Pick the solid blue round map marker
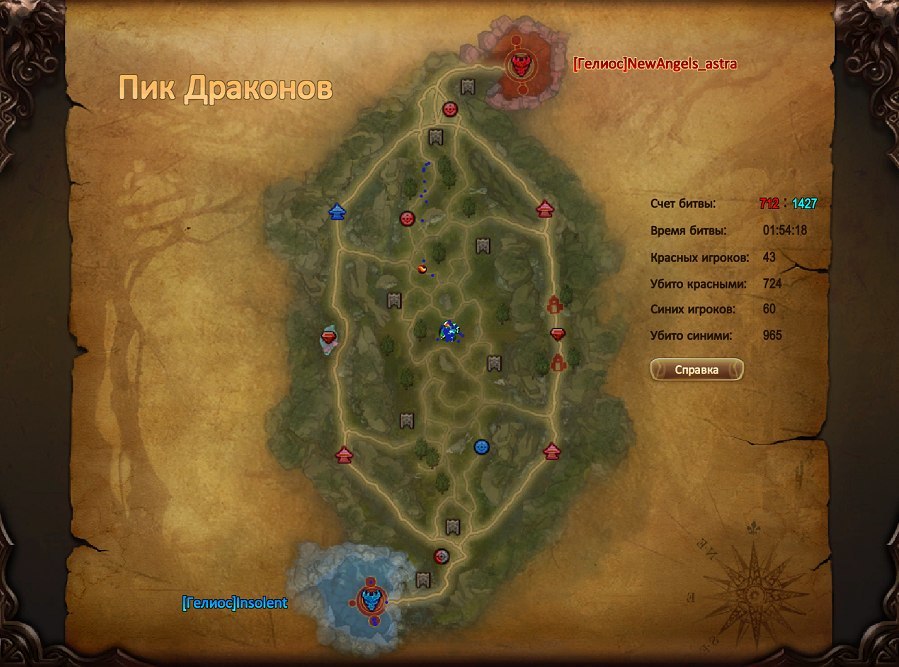 click(x=481, y=446)
